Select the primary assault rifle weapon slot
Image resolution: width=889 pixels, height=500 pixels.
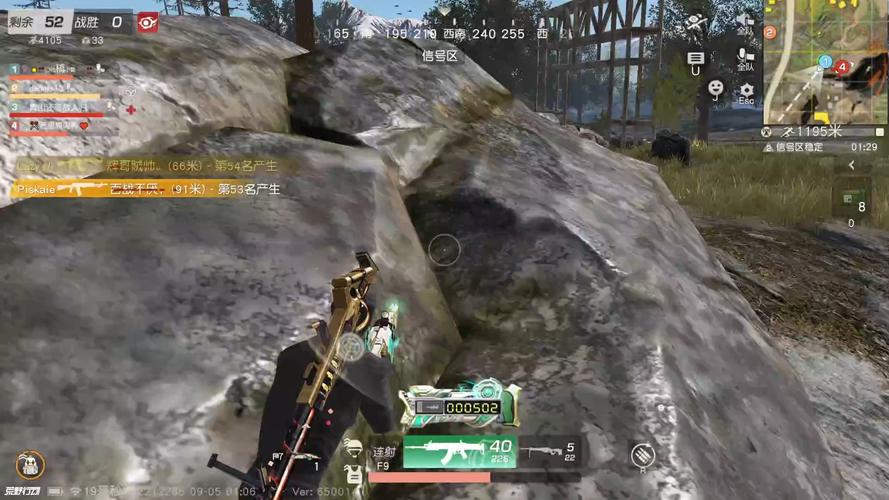click(x=458, y=452)
